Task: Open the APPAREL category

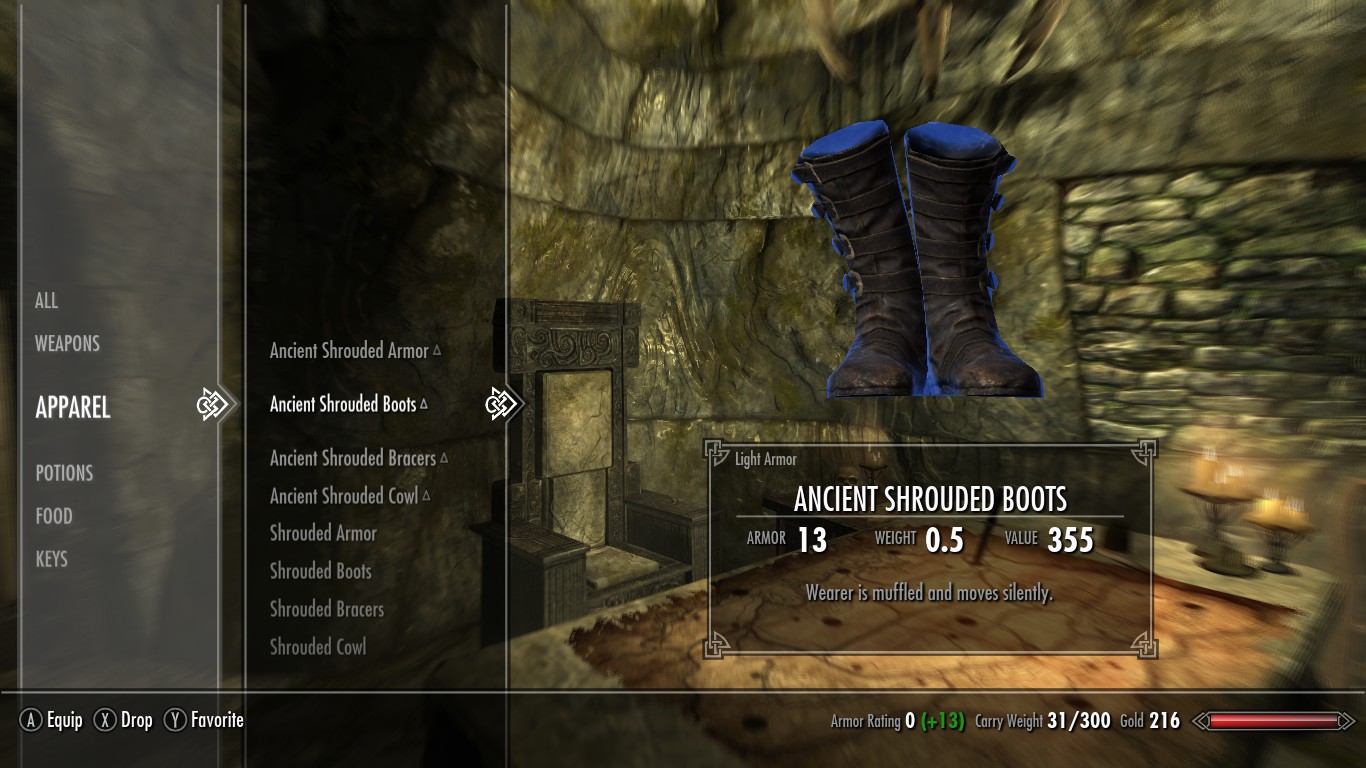Action: click(x=73, y=407)
